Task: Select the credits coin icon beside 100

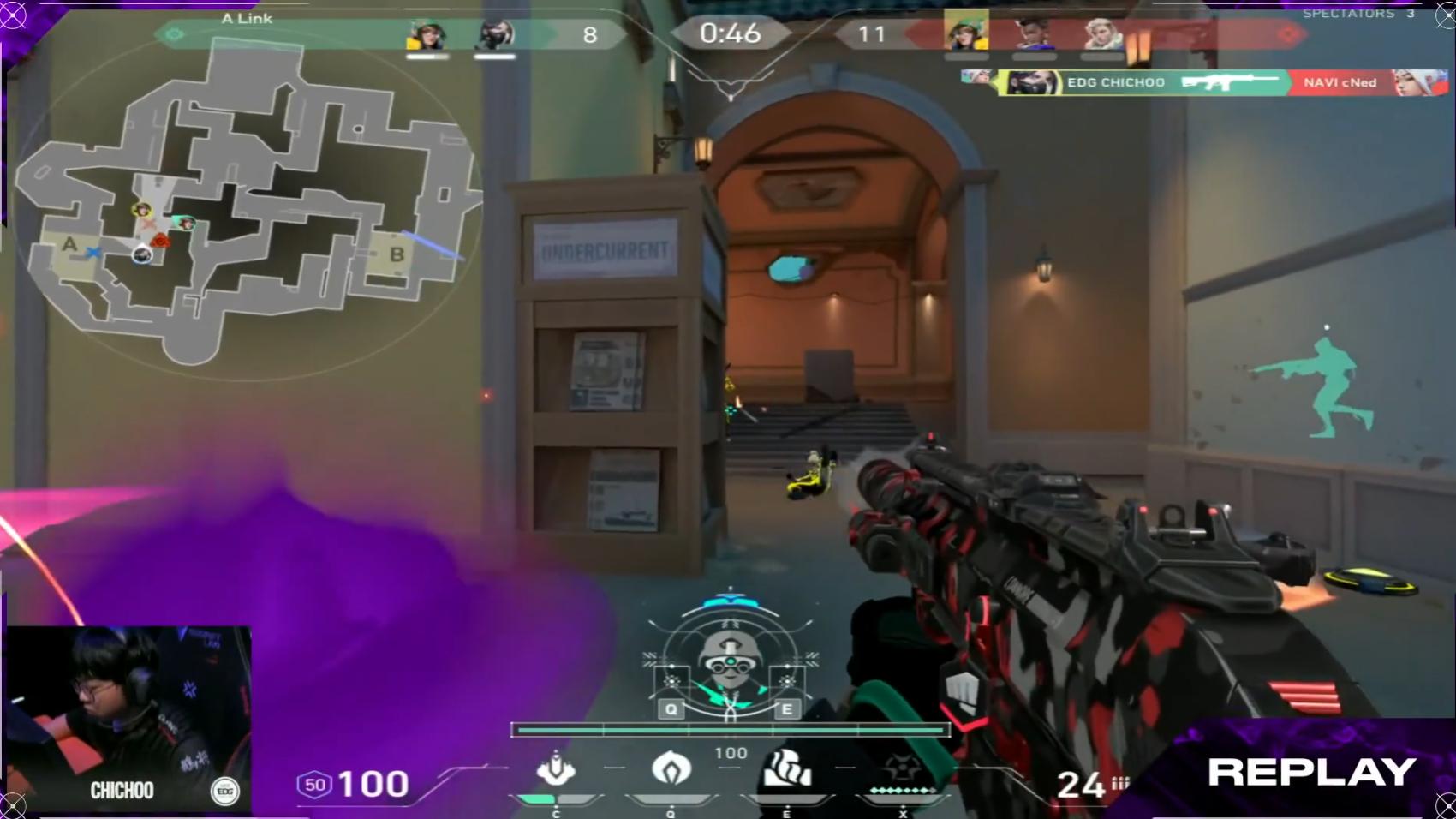Action: (x=314, y=784)
